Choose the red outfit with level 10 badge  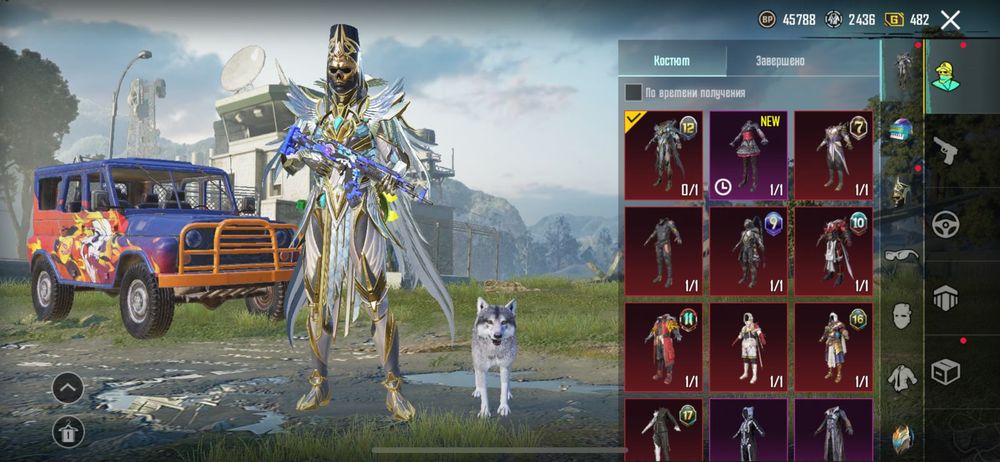[833, 251]
